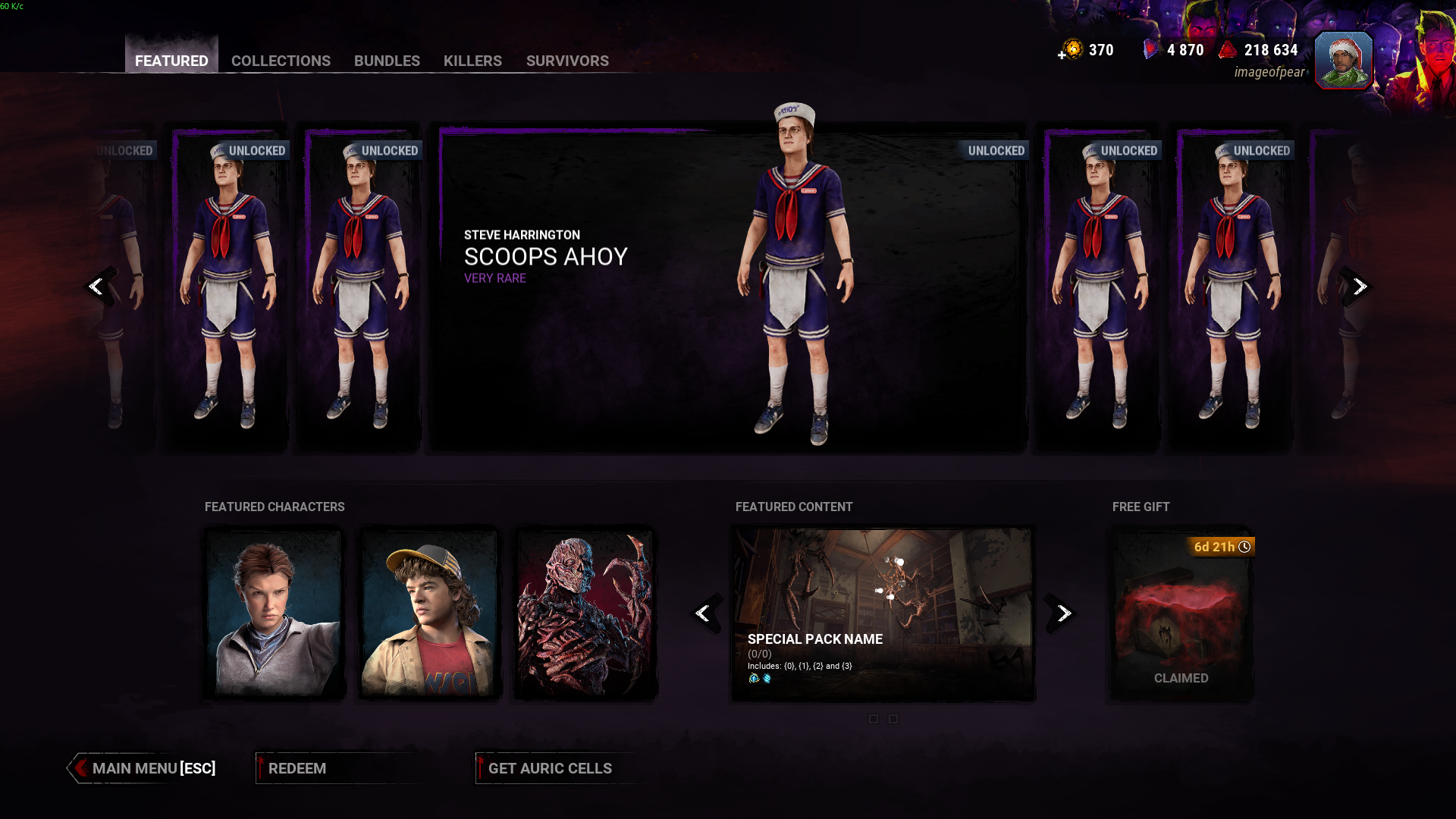This screenshot has width=1456, height=819.
Task: Return to Main Menu
Action: pos(144,768)
